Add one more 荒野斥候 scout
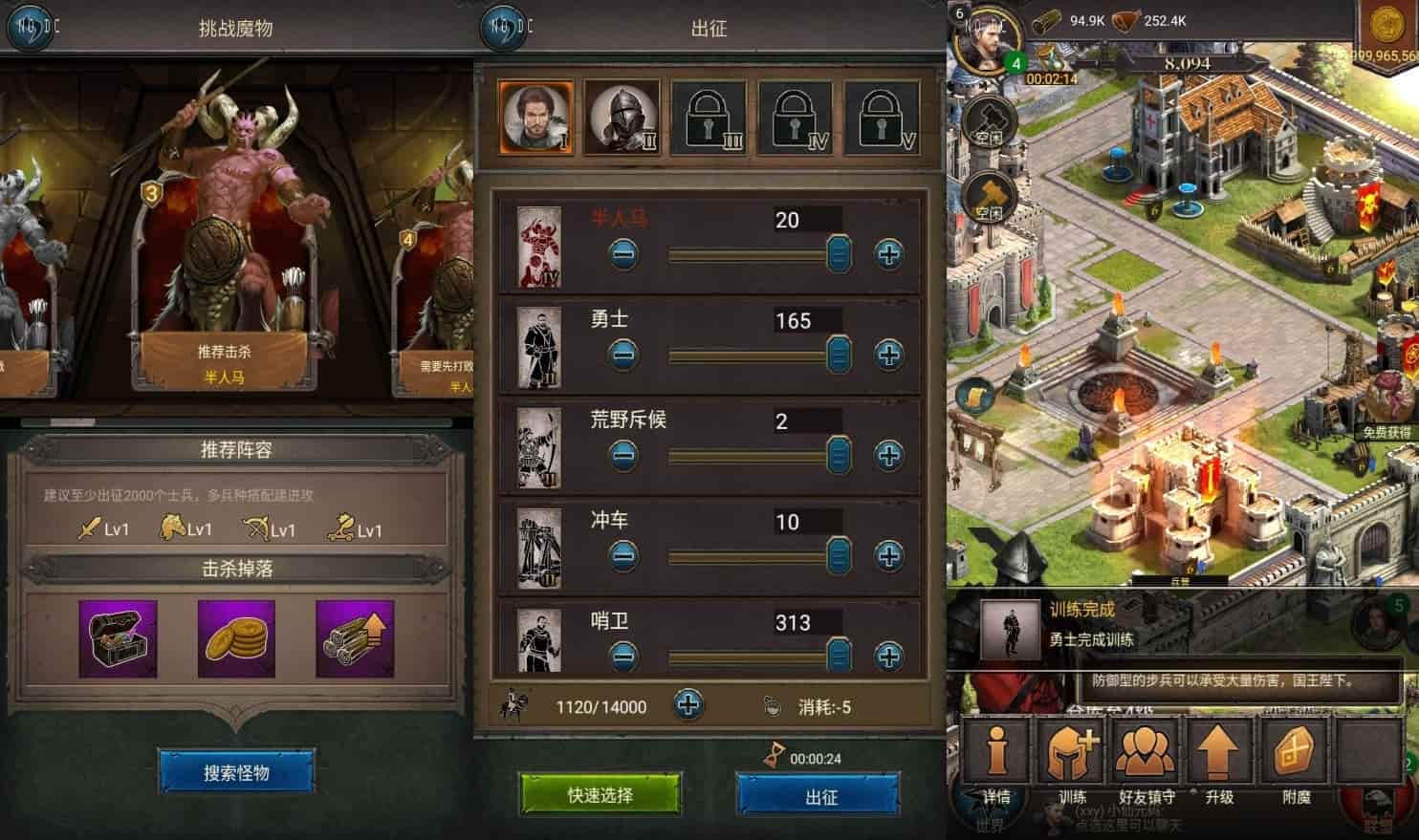This screenshot has width=1419, height=840. [888, 456]
